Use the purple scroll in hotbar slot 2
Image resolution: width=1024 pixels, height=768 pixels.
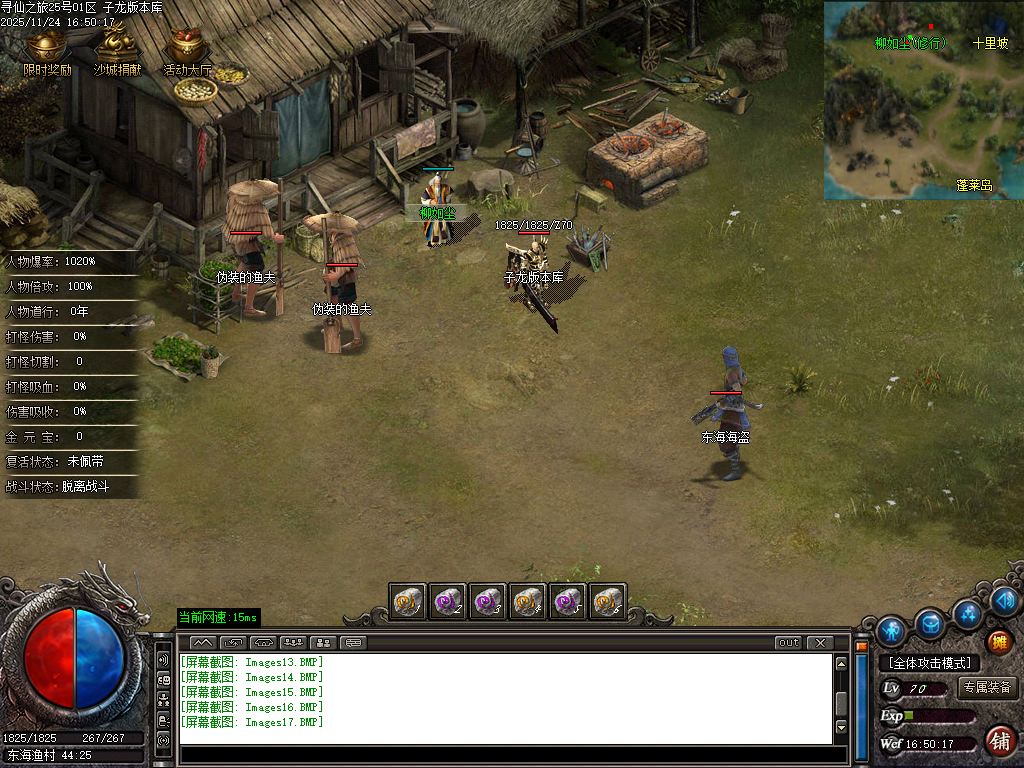click(x=447, y=602)
